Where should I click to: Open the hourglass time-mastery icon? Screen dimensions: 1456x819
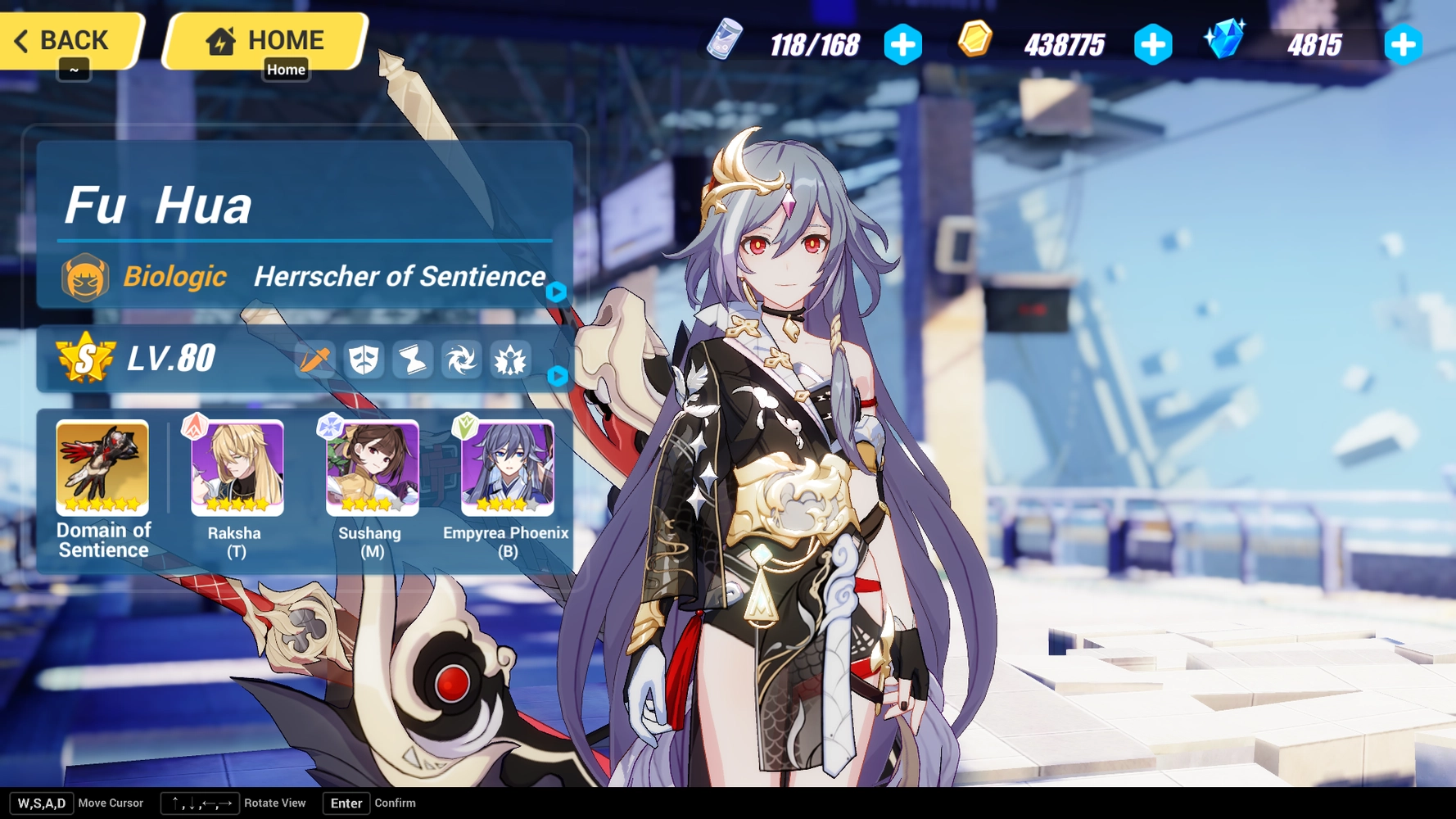tap(413, 359)
